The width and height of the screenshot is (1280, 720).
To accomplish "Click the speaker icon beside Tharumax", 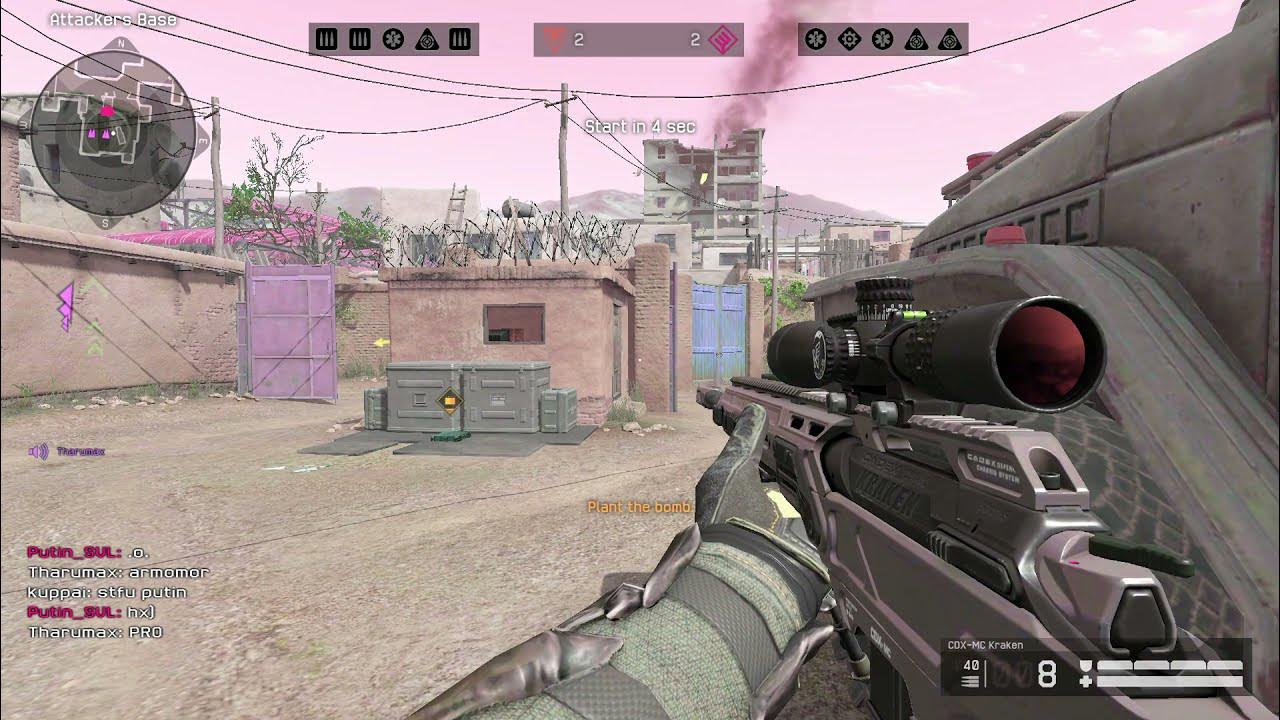I will (39, 452).
